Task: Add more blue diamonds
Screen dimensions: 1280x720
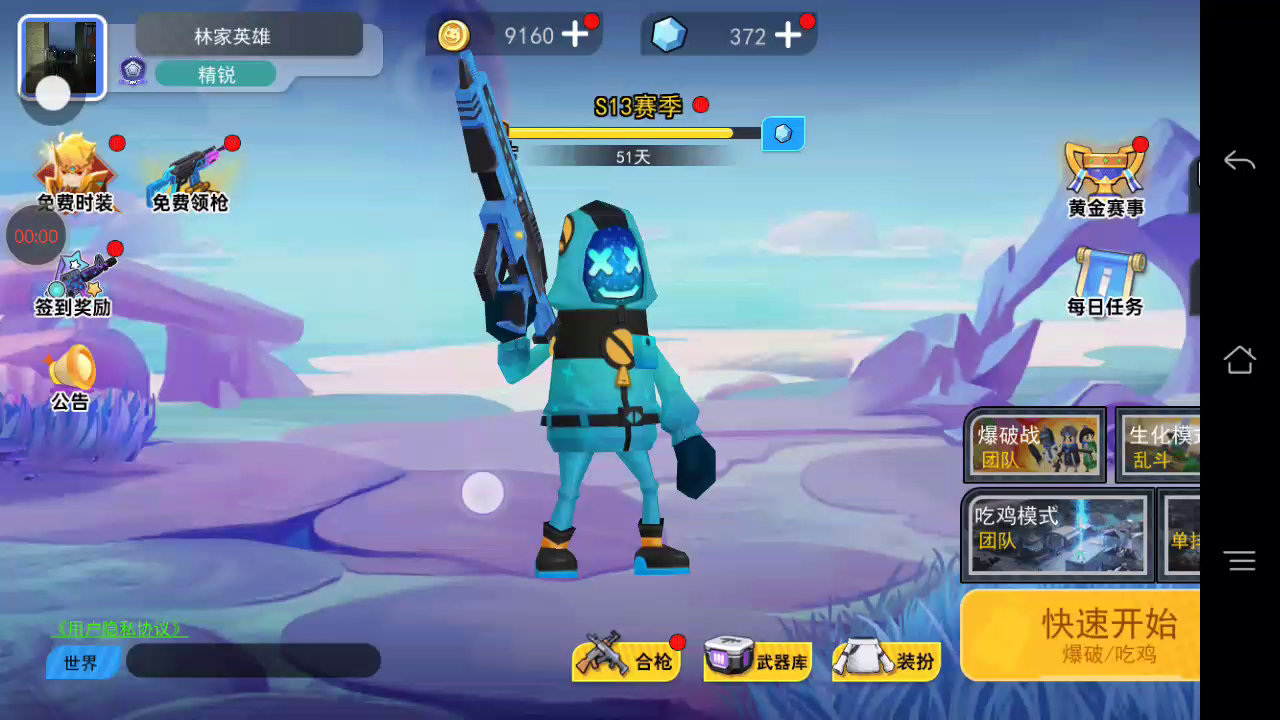Action: (x=788, y=35)
